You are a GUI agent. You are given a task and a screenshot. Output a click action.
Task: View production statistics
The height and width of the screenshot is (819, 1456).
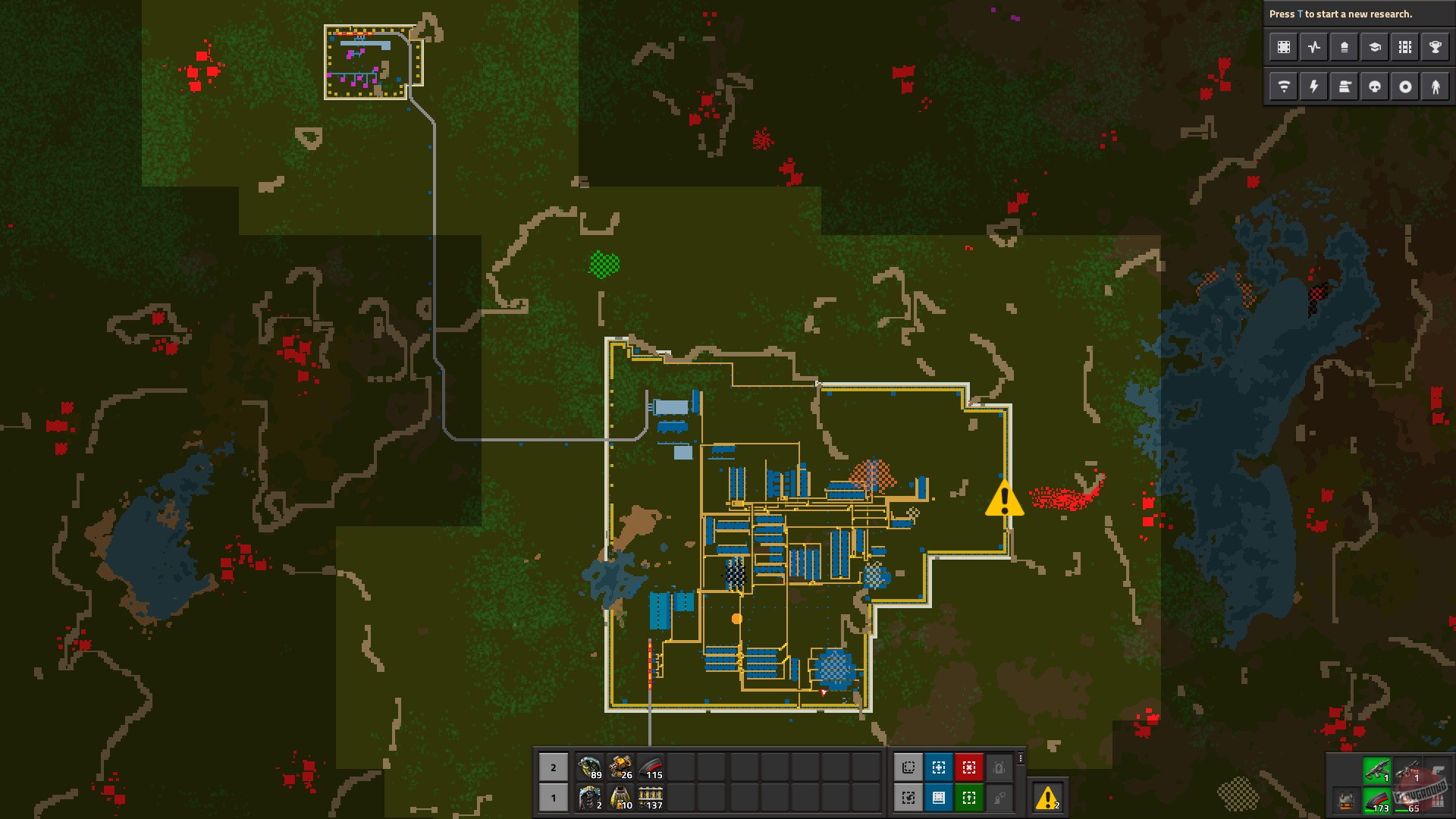point(1313,47)
